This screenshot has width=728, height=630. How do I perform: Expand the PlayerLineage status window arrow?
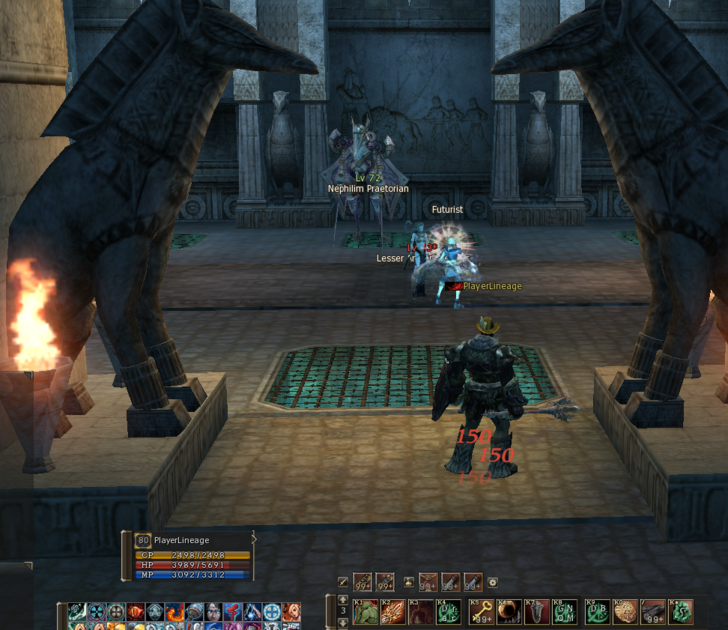[x=254, y=540]
